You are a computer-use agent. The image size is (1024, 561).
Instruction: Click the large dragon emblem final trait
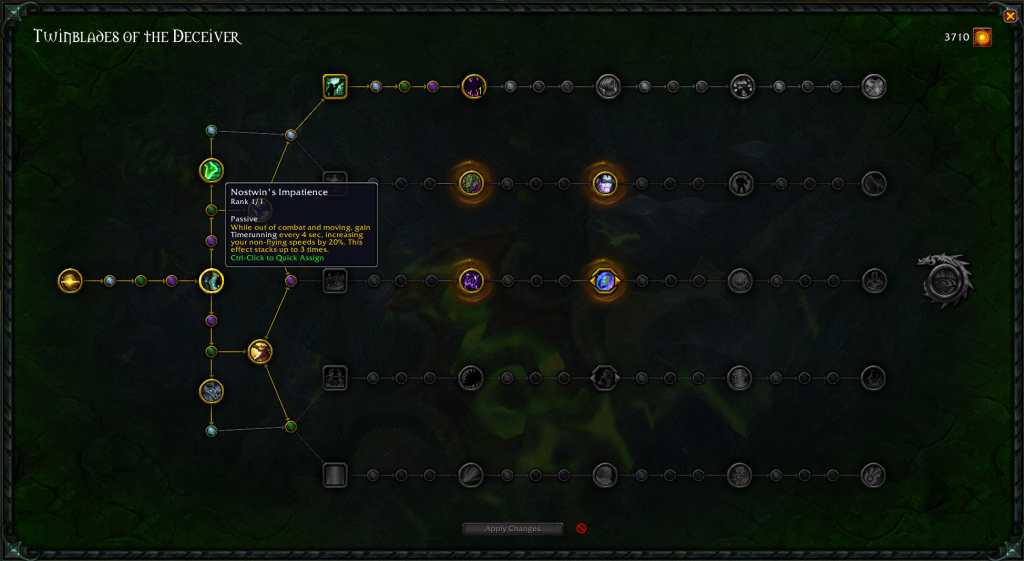[945, 281]
